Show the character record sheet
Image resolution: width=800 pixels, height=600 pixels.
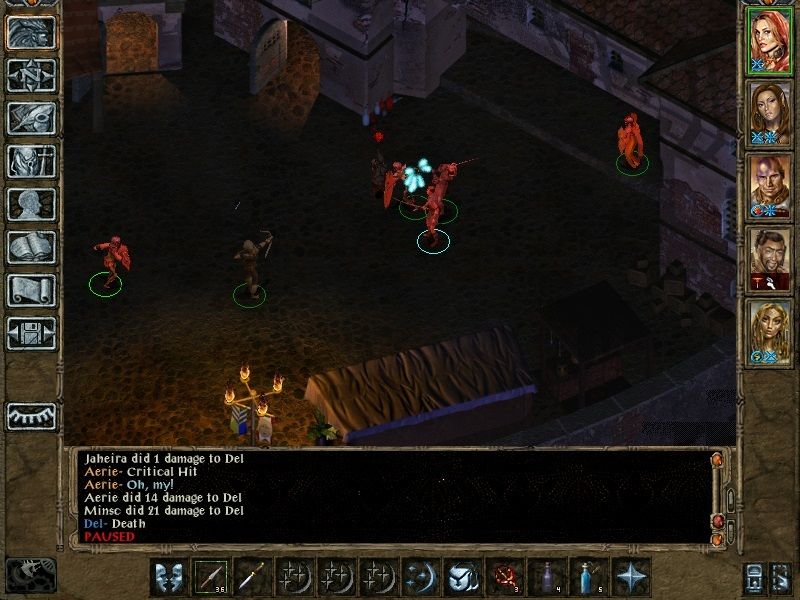coord(31,204)
